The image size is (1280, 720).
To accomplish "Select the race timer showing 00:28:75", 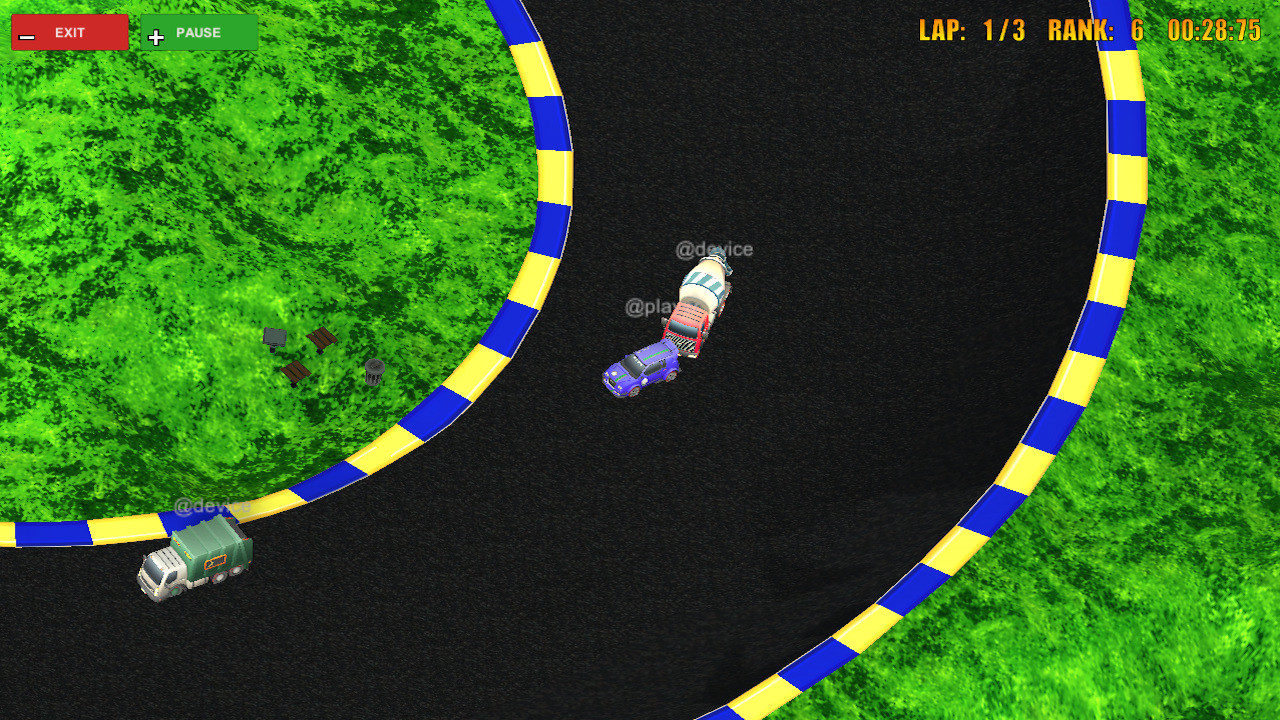I will (1212, 30).
